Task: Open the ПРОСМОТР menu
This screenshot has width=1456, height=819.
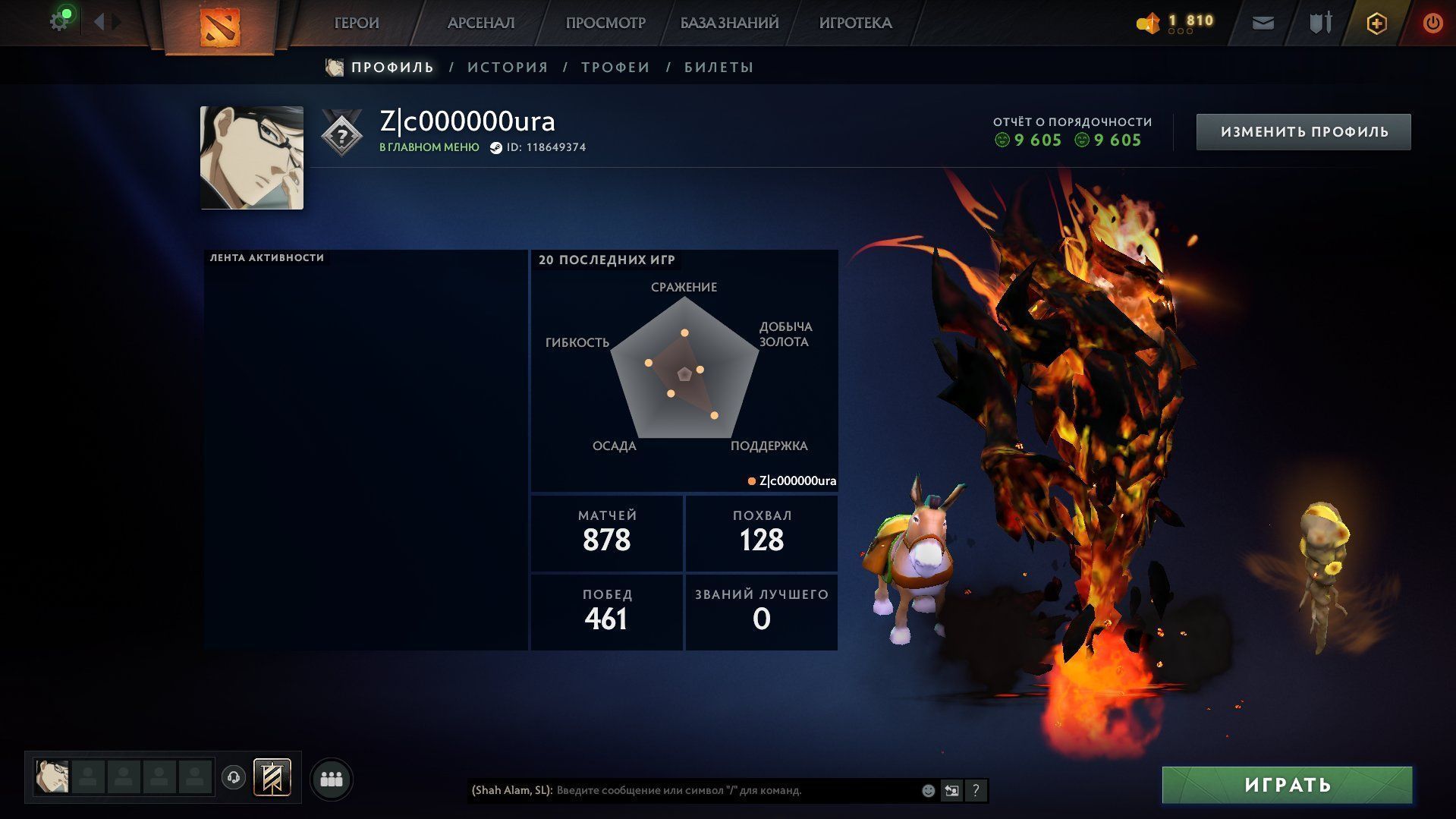Action: click(x=605, y=24)
